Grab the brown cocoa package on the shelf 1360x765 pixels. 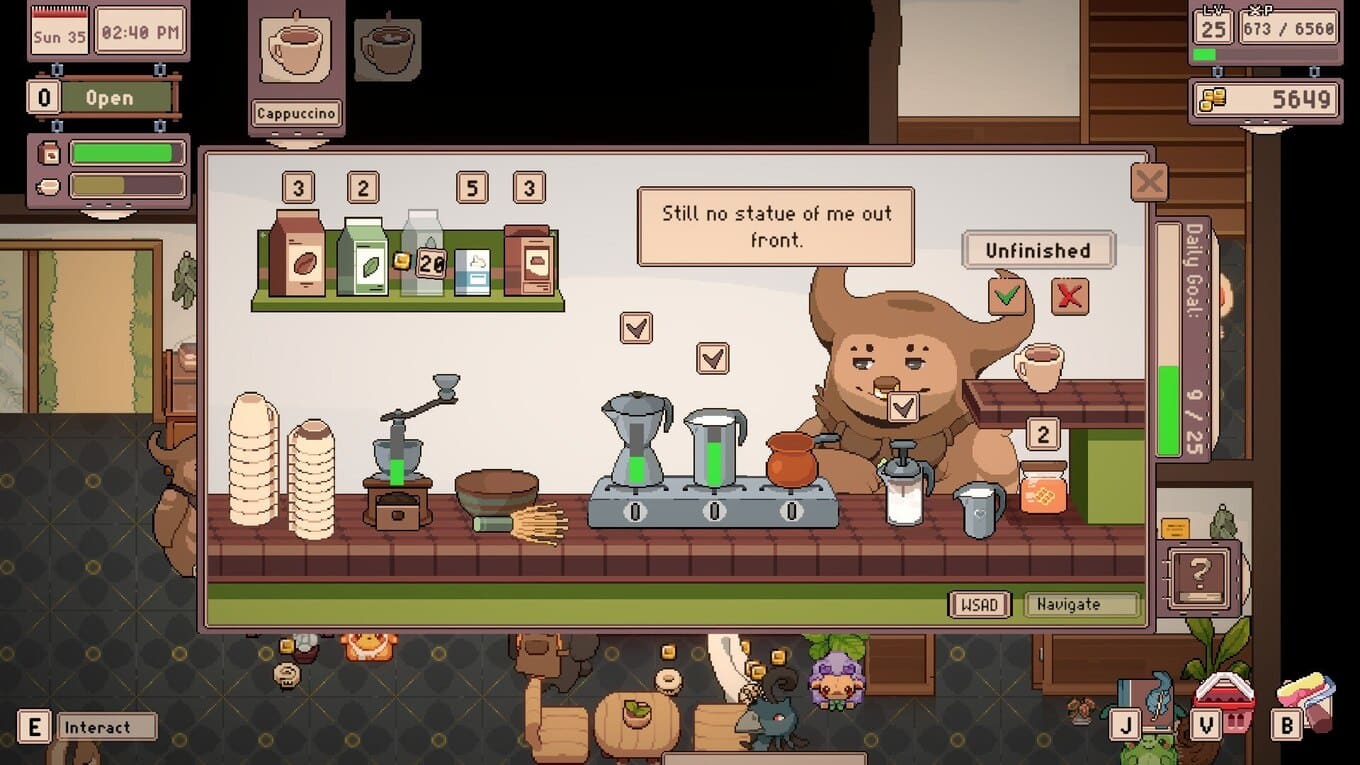(528, 260)
